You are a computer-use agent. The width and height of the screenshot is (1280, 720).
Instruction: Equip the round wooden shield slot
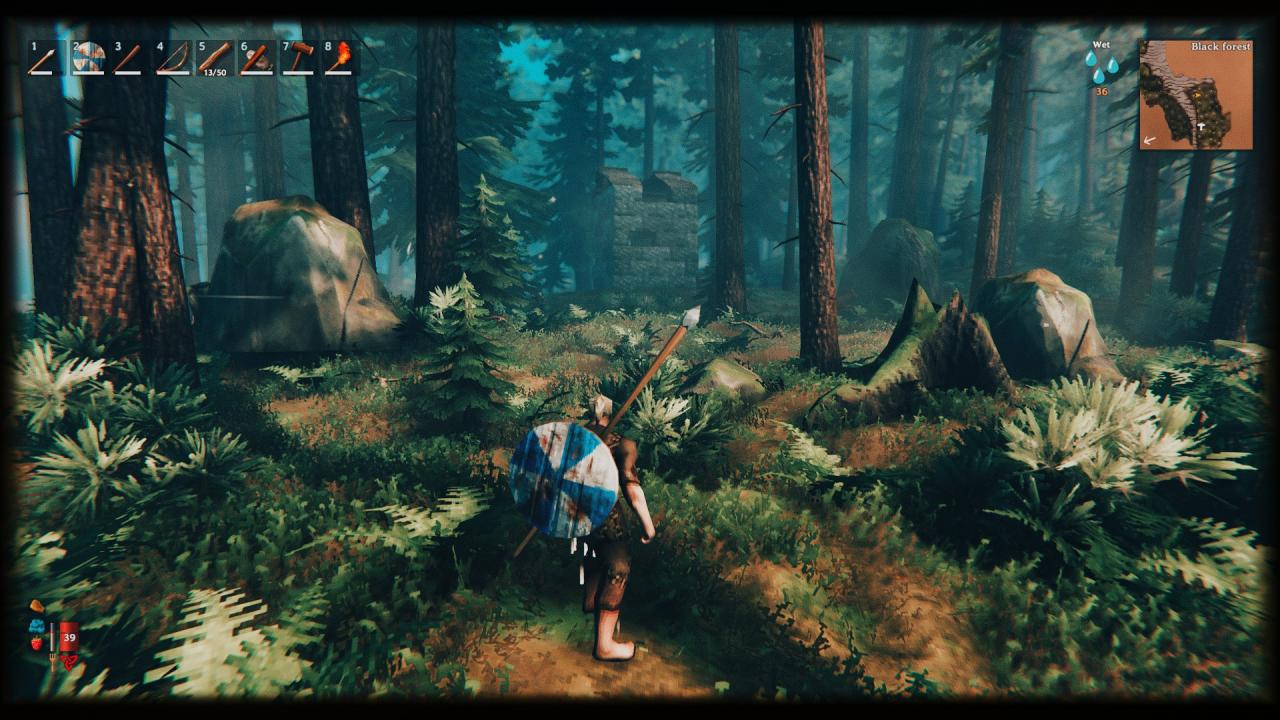(x=88, y=58)
